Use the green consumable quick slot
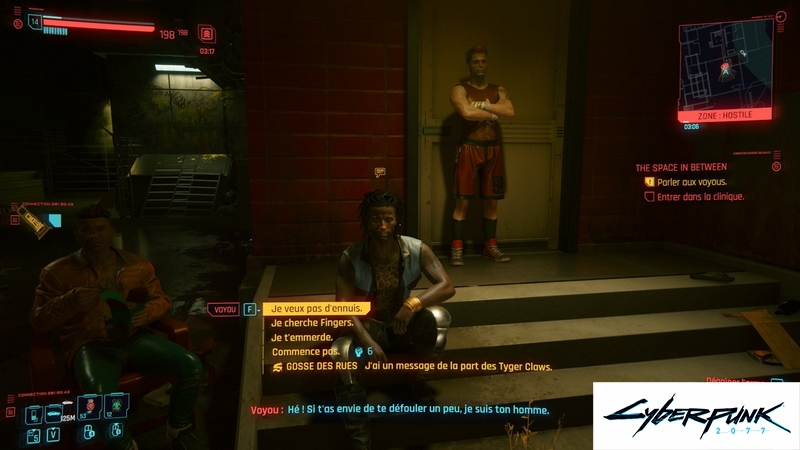 point(116,406)
